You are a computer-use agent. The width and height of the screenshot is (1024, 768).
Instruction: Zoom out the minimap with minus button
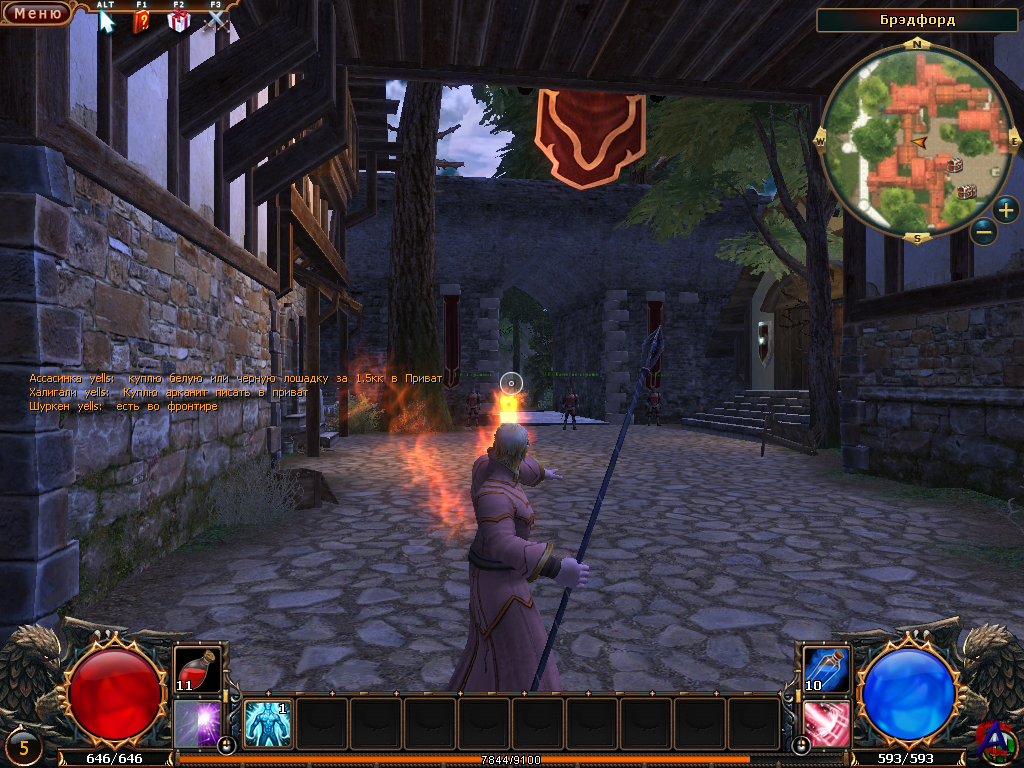click(984, 232)
